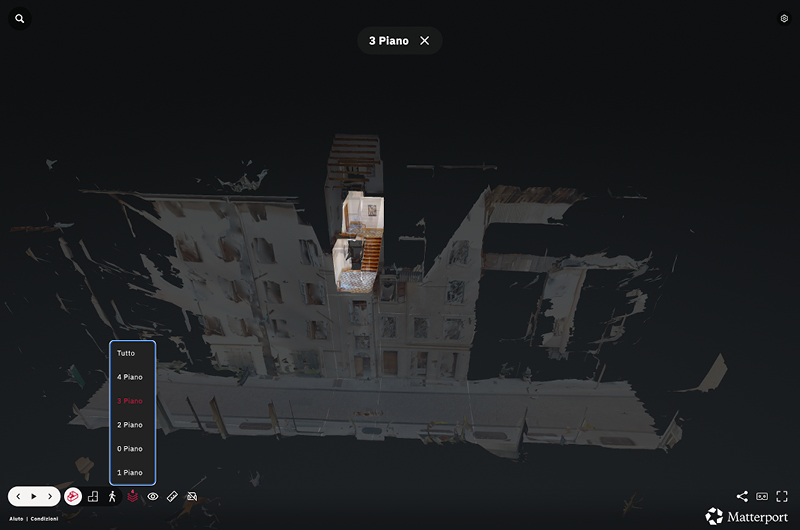The image size is (800, 530).
Task: Open the settings gear icon
Action: (x=784, y=18)
